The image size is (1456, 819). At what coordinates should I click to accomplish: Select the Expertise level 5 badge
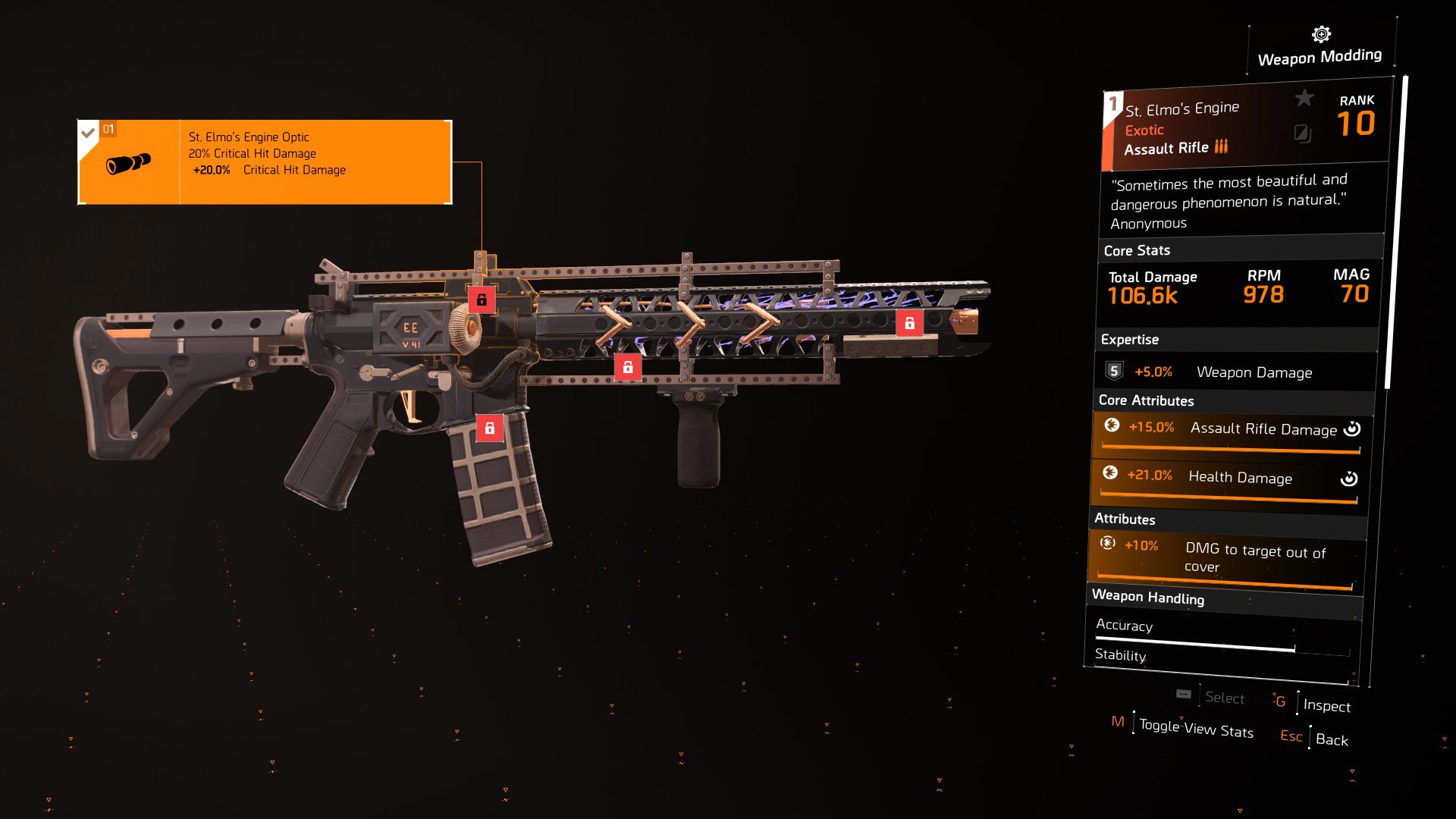[x=1112, y=371]
